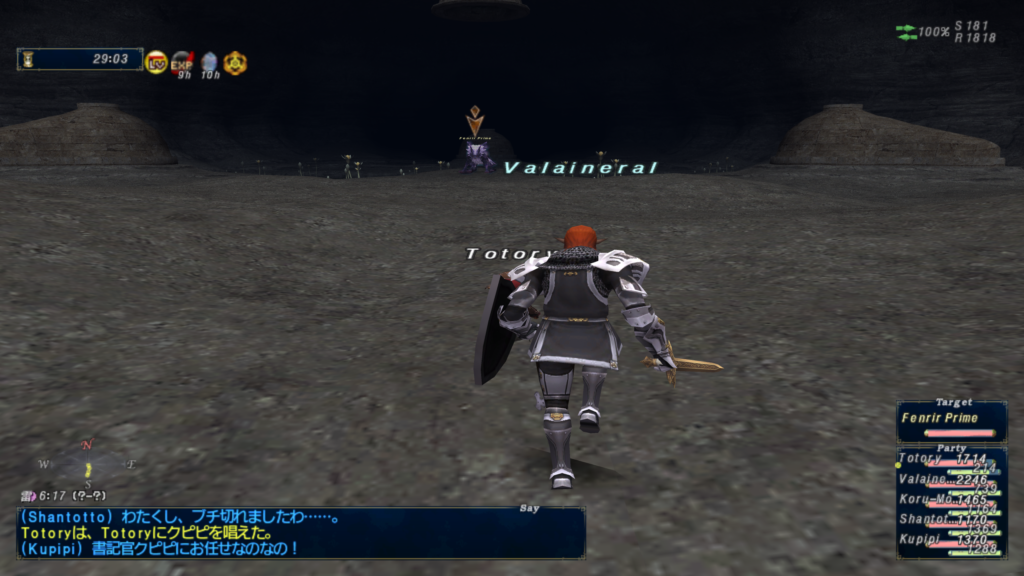Check the EXP bonus status icon
Image resolution: width=1024 pixels, height=576 pixels.
pos(182,63)
